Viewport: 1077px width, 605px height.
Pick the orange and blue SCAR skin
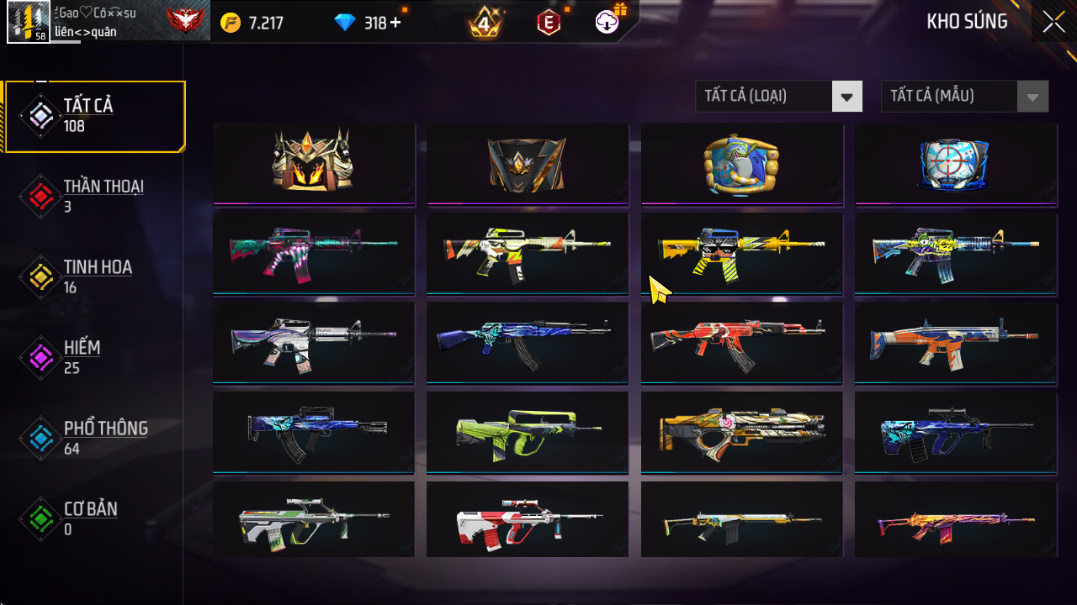click(x=955, y=341)
